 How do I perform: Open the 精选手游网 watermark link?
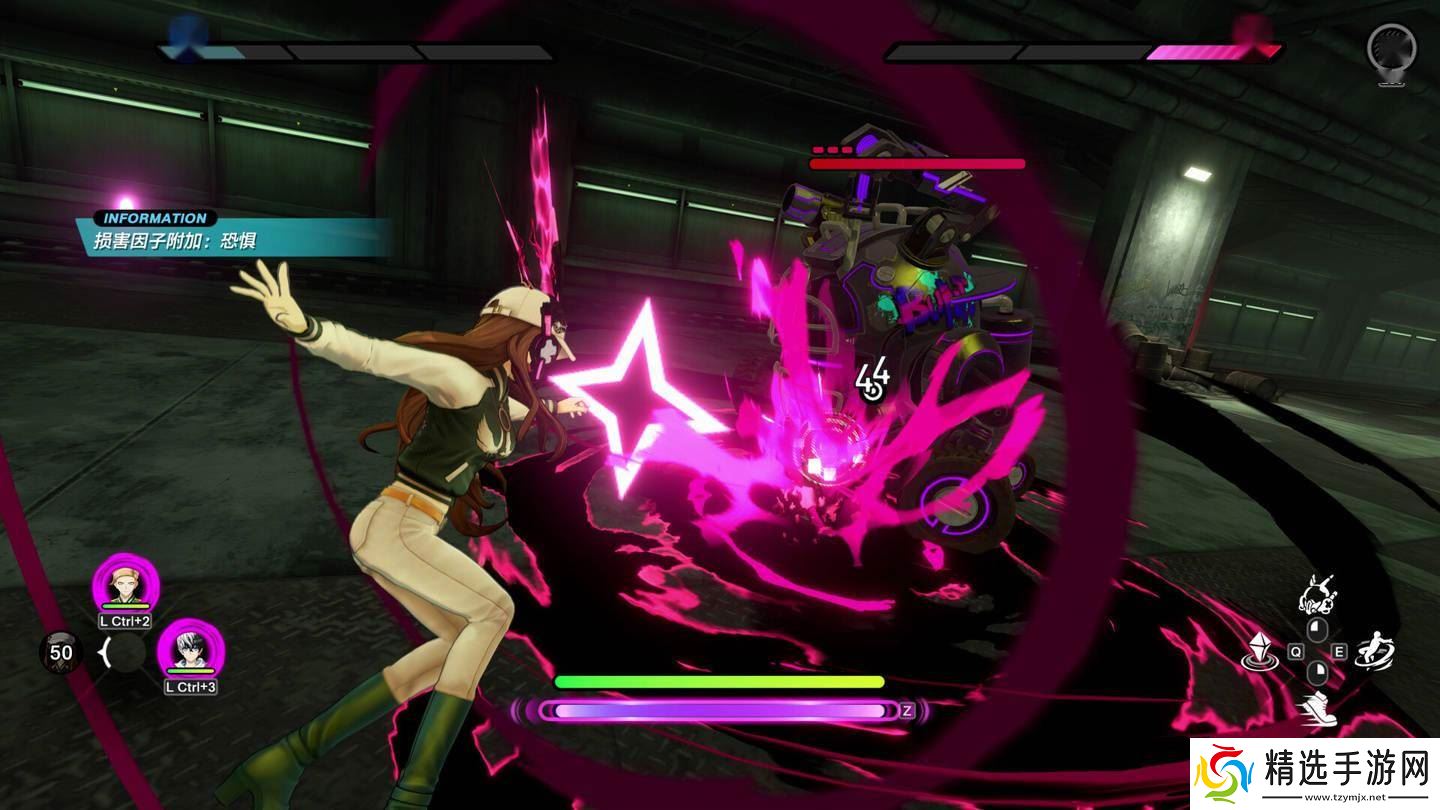point(1314,775)
